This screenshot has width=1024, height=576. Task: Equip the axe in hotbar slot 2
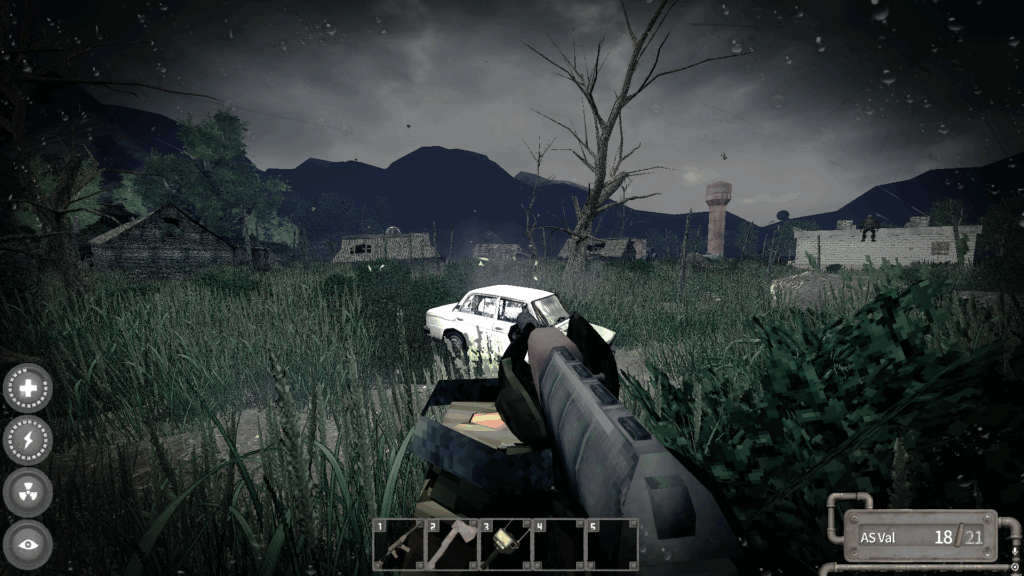coord(452,544)
